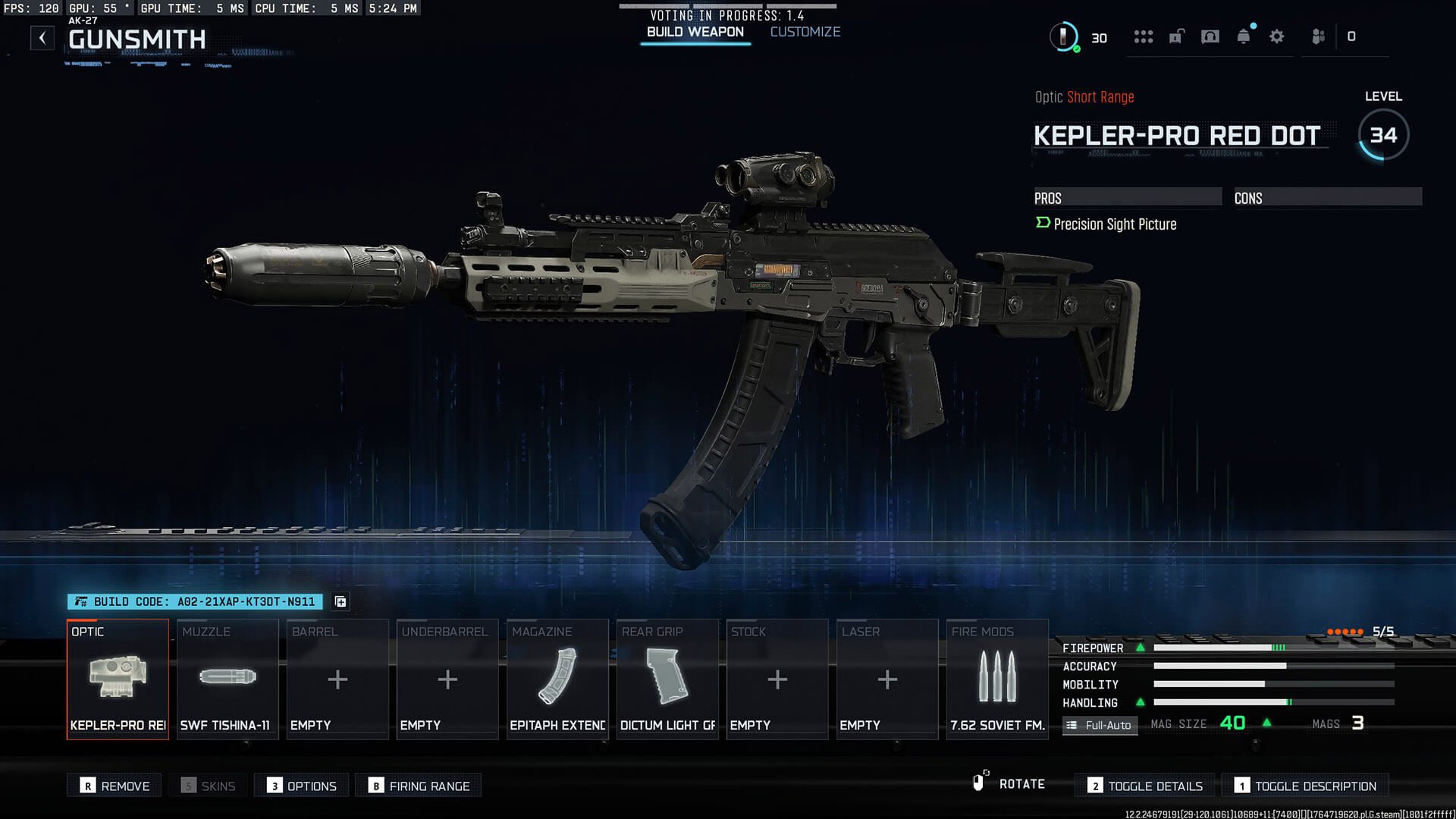Image resolution: width=1456 pixels, height=819 pixels.
Task: Go back from the Gunsmith screen
Action: (42, 38)
